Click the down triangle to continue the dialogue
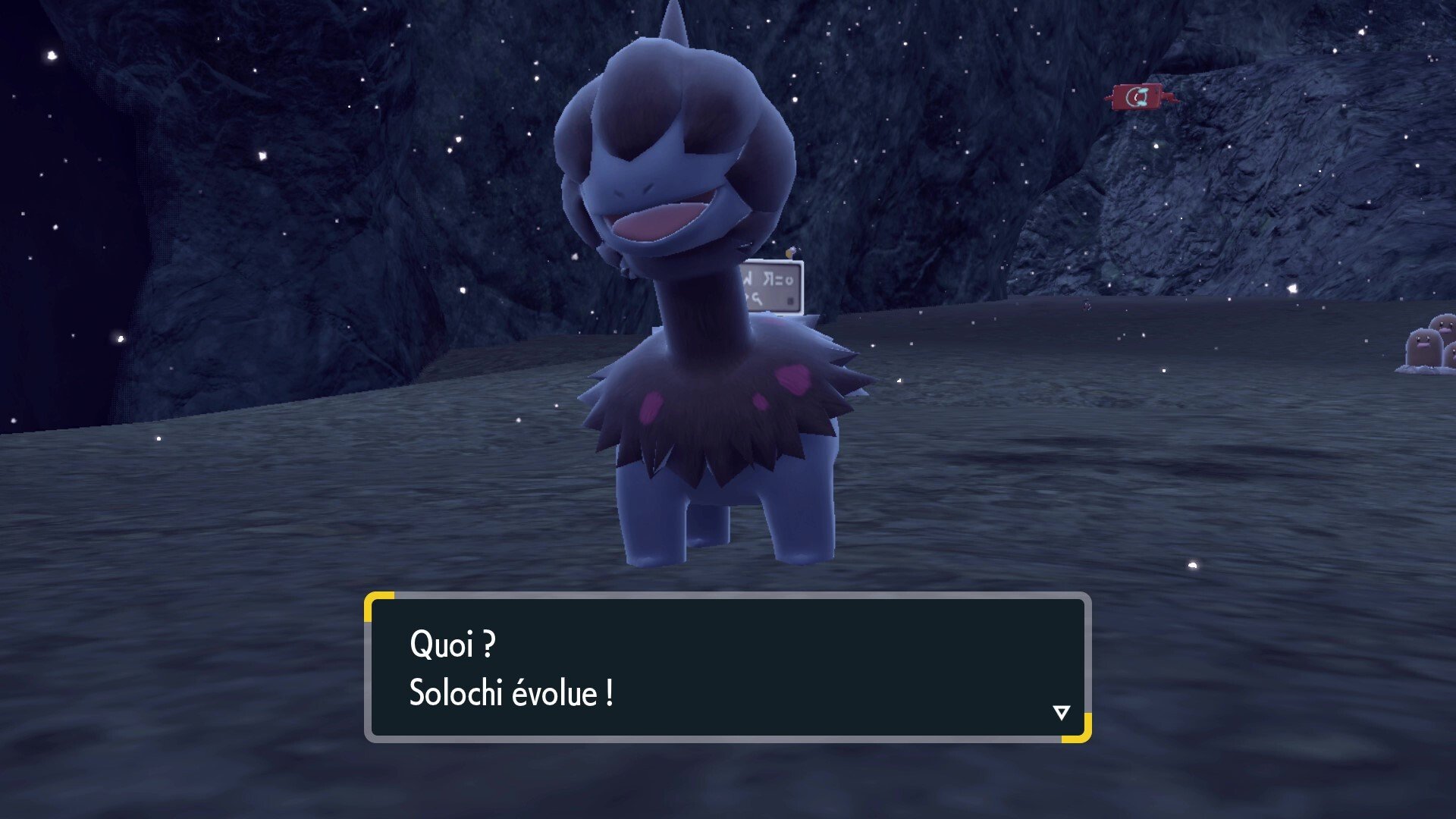This screenshot has width=1456, height=819. pos(1062,713)
